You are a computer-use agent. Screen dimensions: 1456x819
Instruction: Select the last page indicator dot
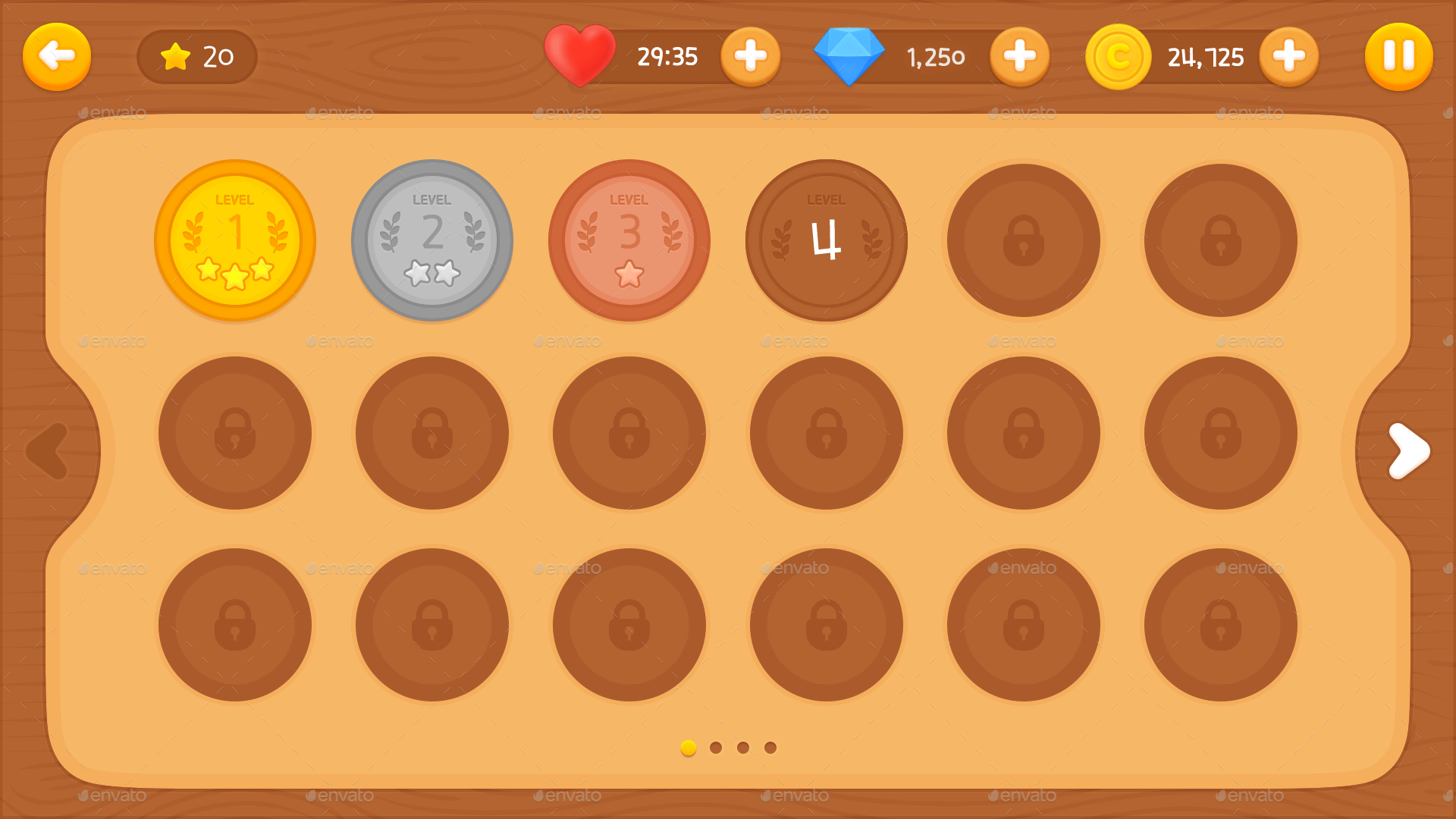(769, 747)
